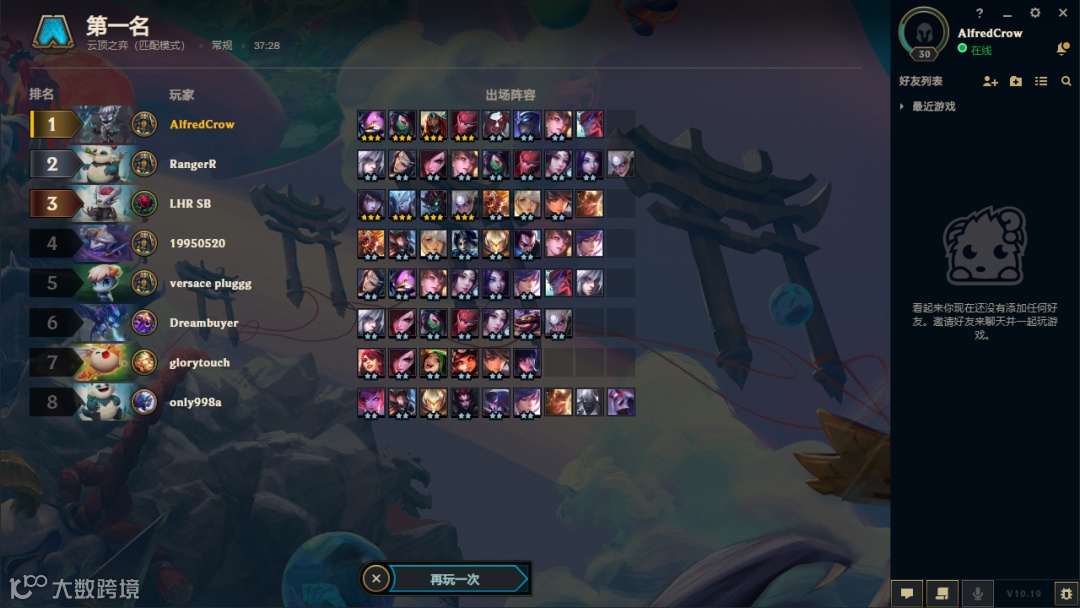View Dreambuyer's player entry
1080x608 pixels.
pos(204,323)
